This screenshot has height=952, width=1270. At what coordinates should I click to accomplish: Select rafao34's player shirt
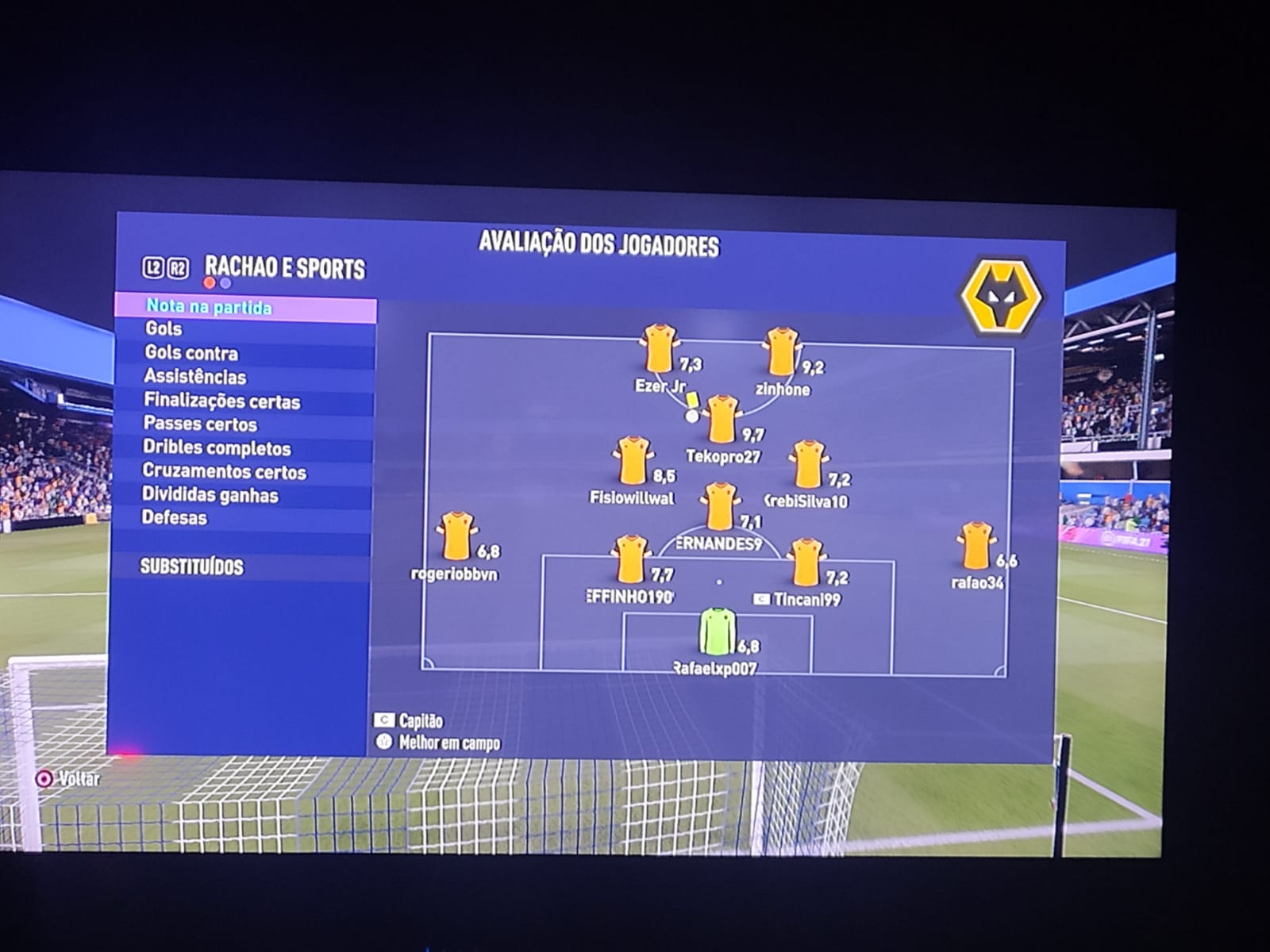tap(976, 546)
